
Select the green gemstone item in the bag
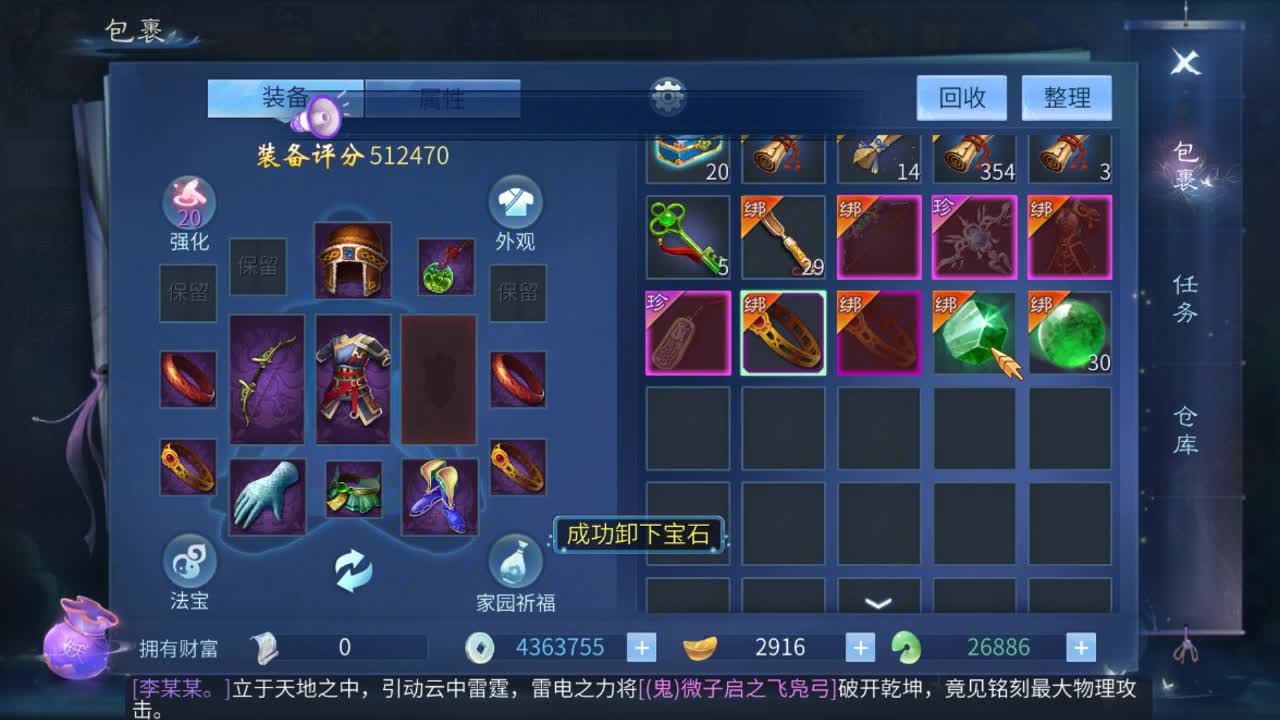[x=975, y=332]
